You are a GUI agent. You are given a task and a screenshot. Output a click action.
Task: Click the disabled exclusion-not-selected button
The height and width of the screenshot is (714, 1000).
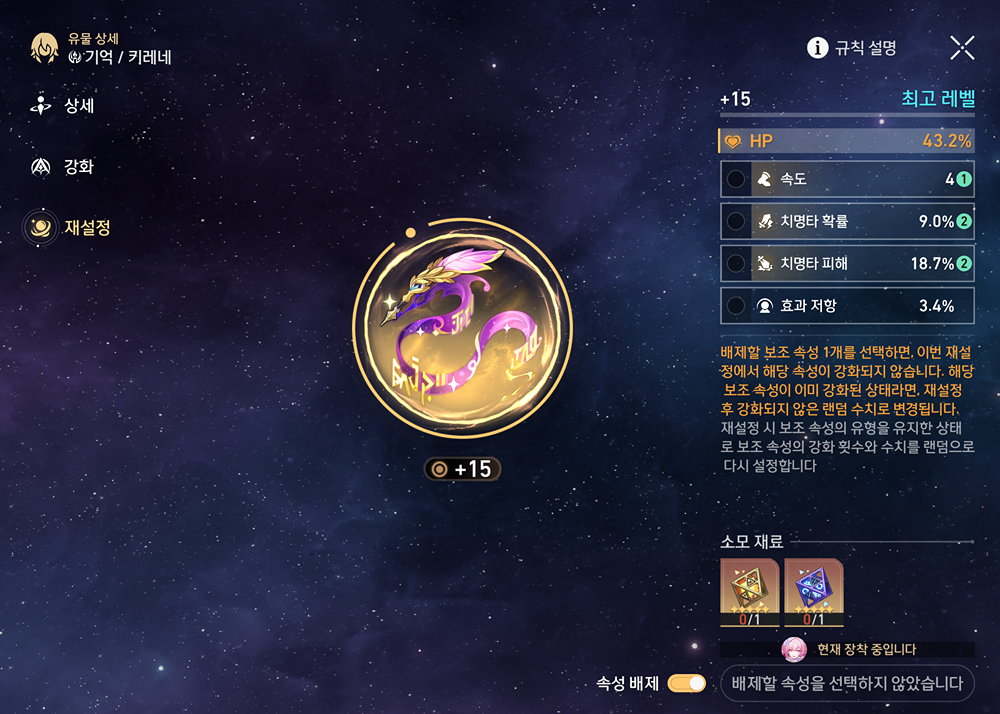tap(847, 684)
